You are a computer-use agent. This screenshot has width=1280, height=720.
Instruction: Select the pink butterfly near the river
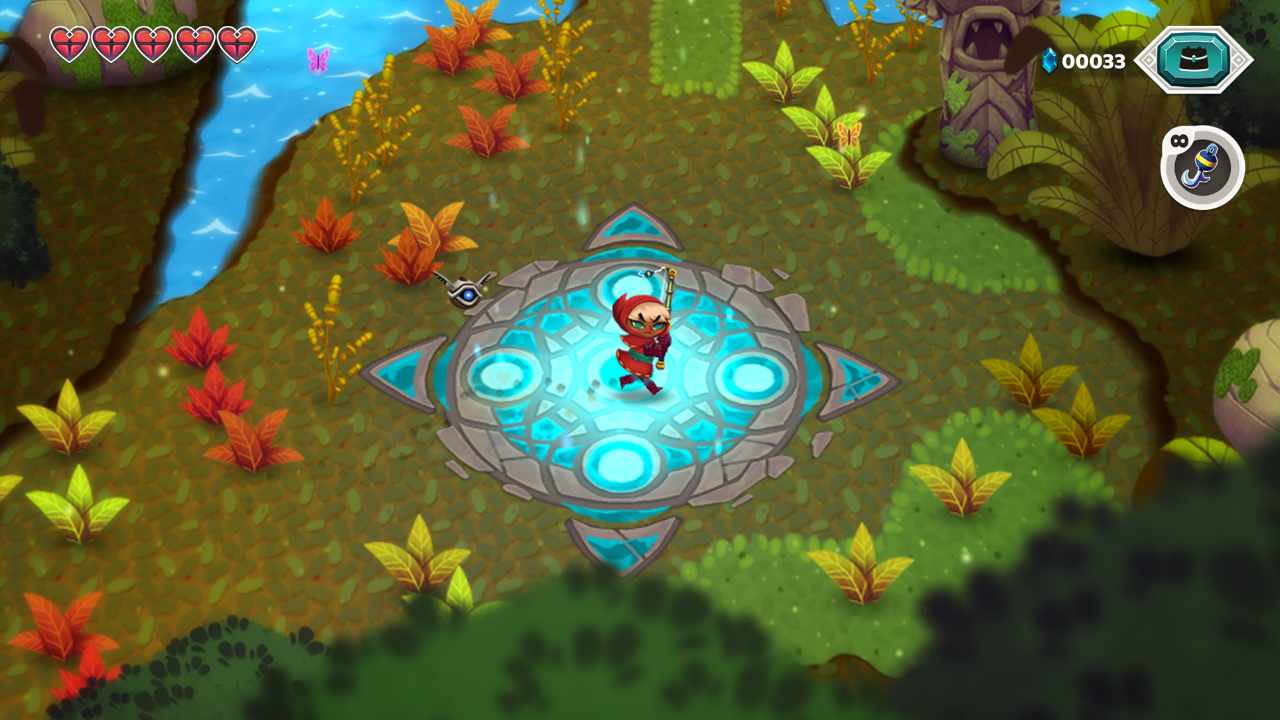point(316,62)
